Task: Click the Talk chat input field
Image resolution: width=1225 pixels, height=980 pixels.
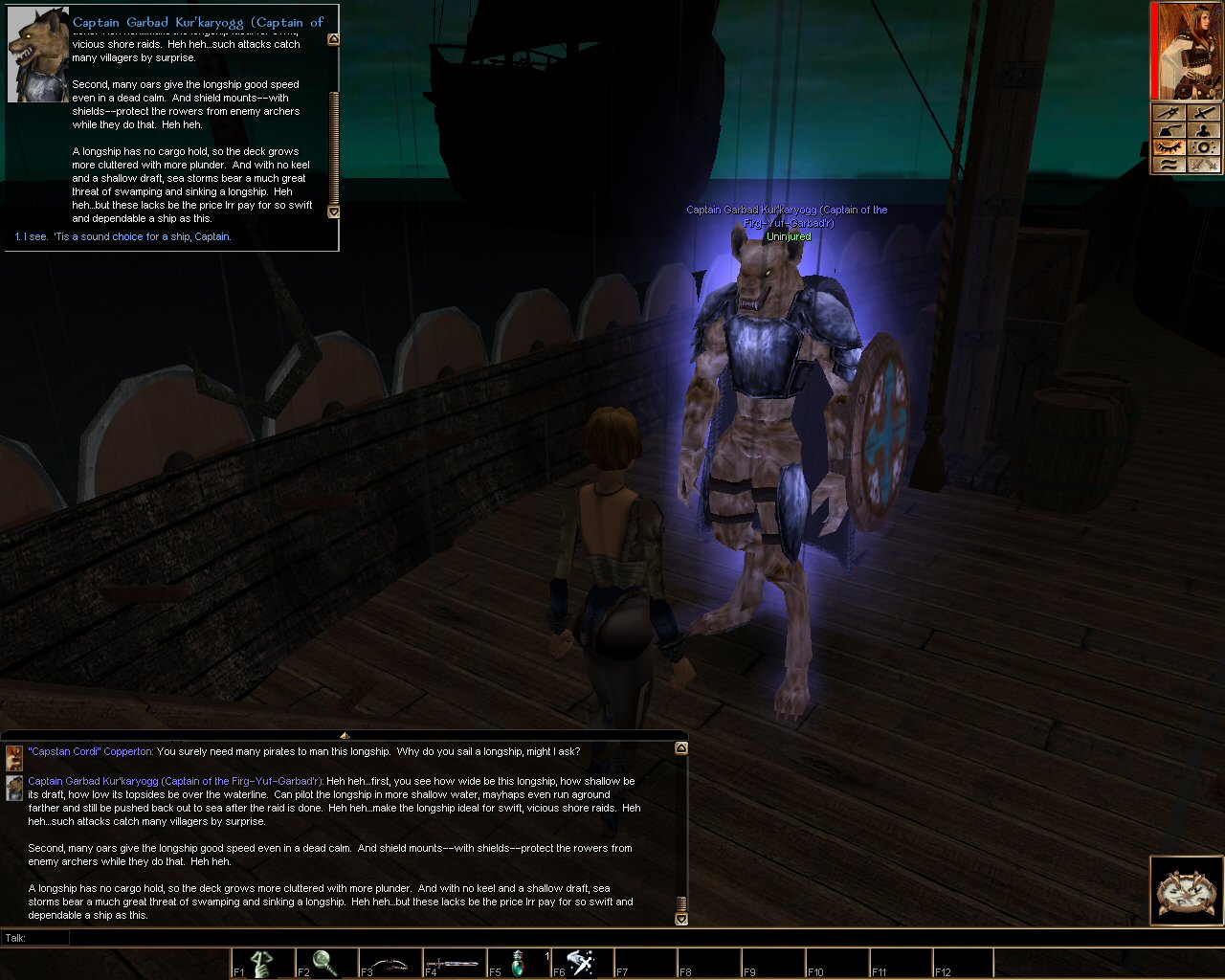Action: 574,938
